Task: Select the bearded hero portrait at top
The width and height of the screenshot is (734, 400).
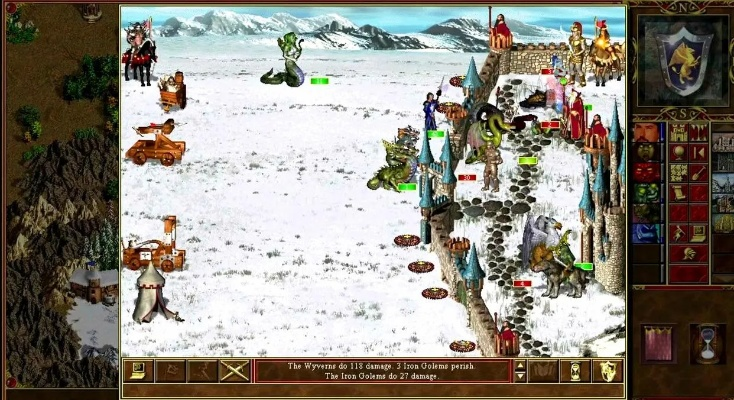Action: 646,133
